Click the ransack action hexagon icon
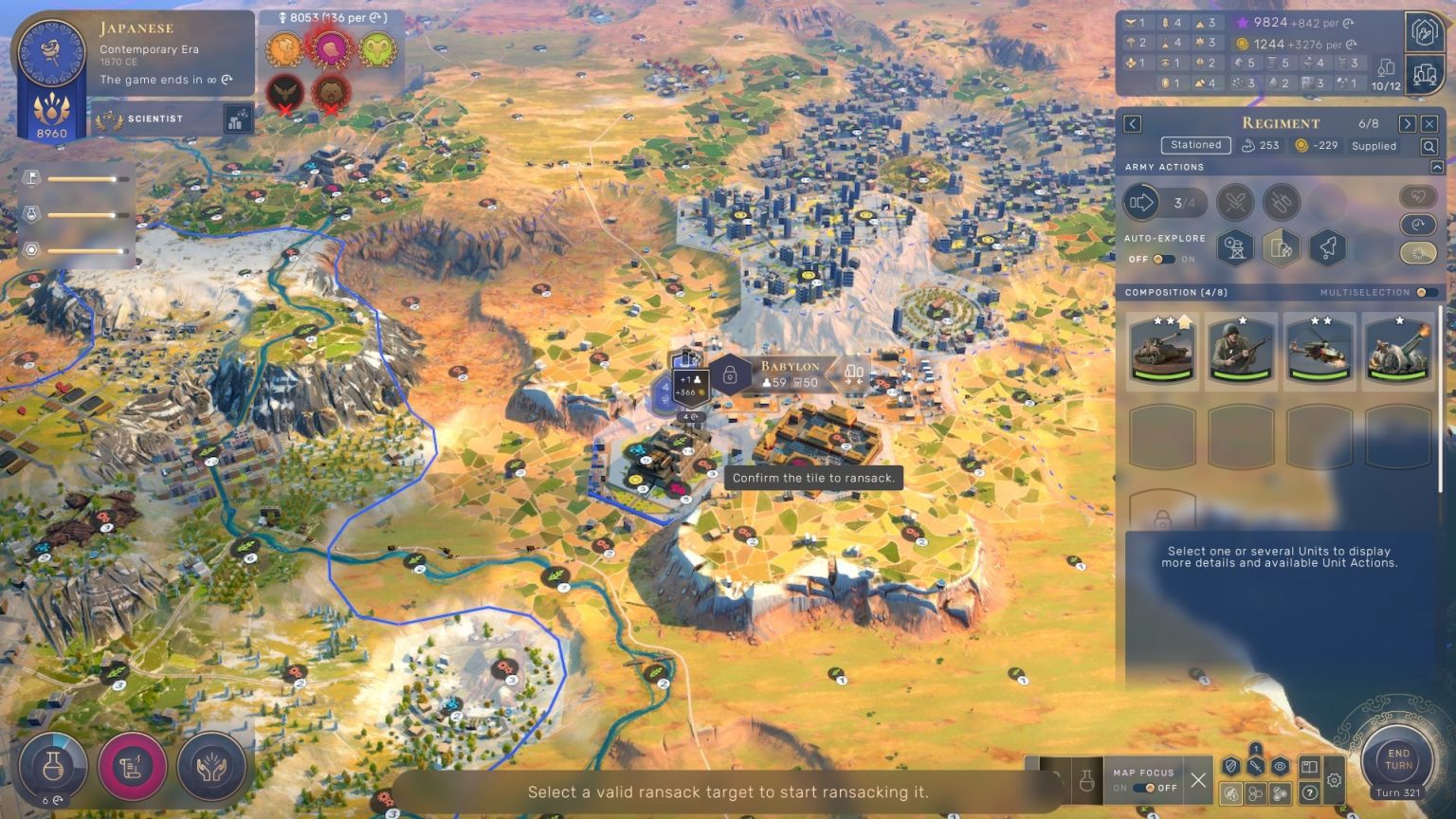Screen dimensions: 1456x819 tap(1281, 247)
